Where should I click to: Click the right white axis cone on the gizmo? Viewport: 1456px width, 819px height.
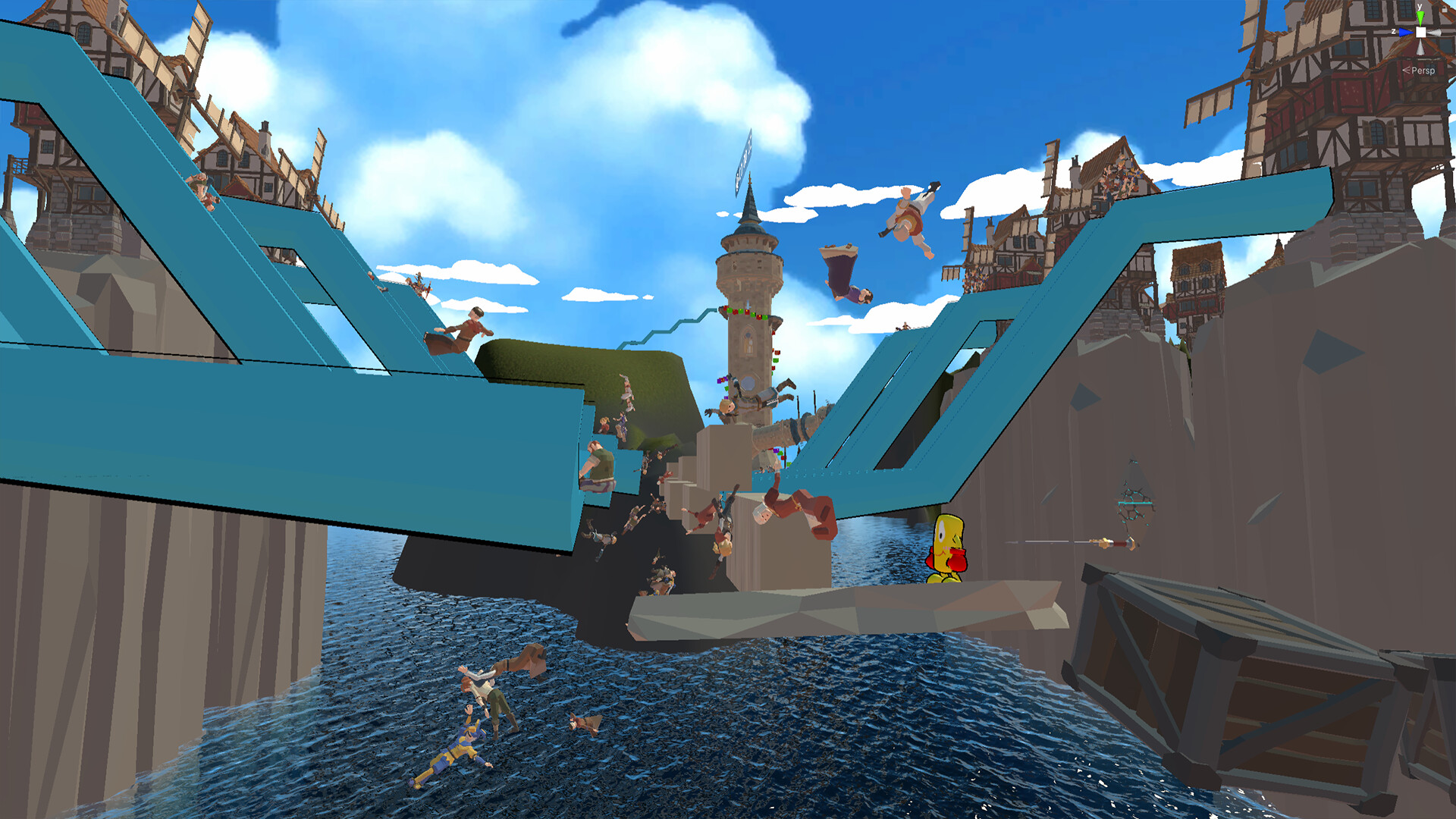(1435, 32)
